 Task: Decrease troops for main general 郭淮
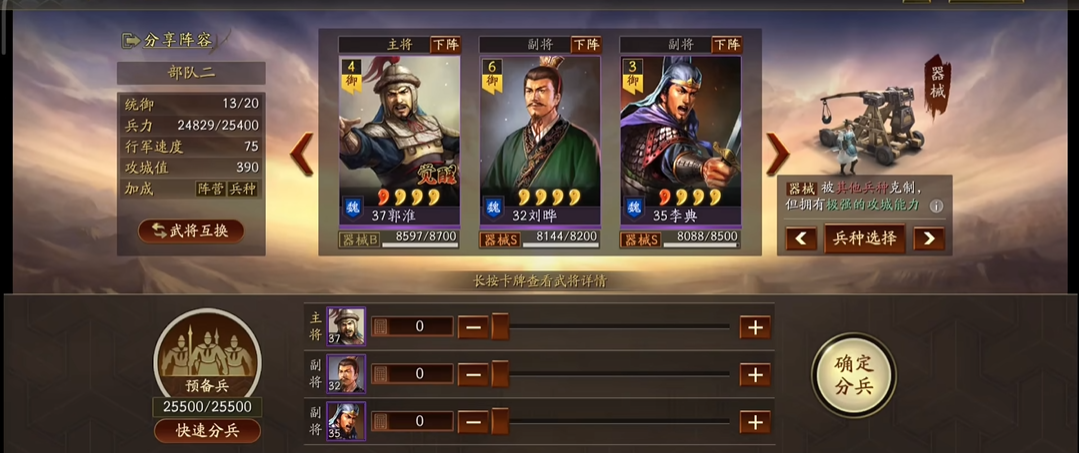473,327
